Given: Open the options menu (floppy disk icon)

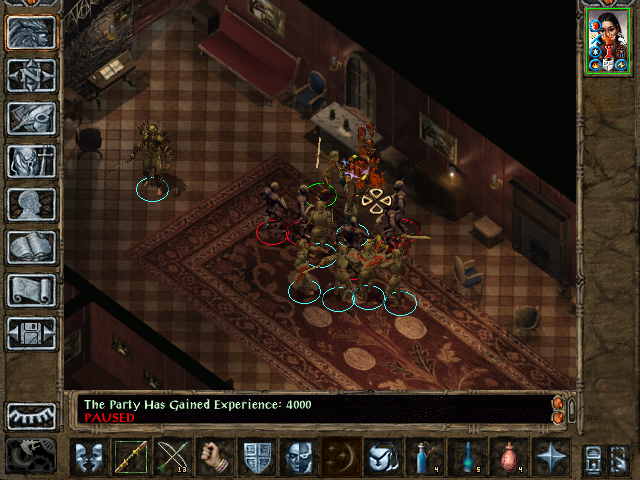Looking at the screenshot, I should pyautogui.click(x=31, y=333).
